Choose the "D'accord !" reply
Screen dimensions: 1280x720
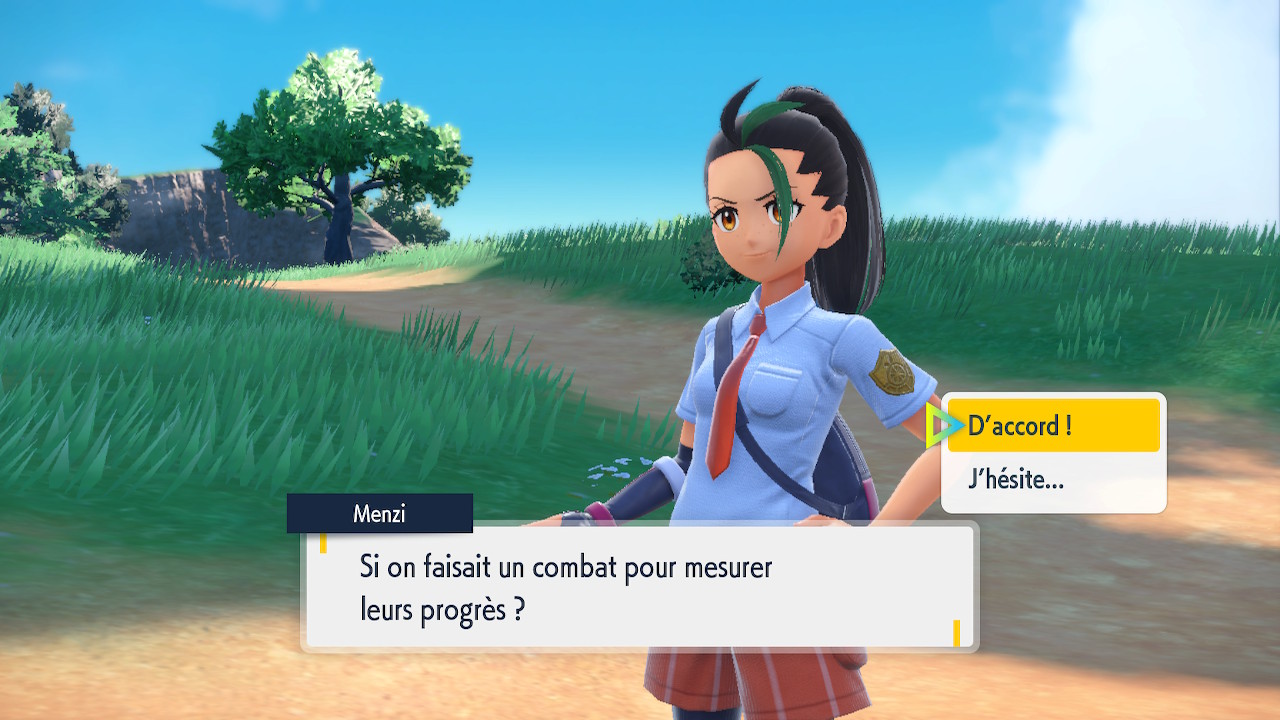(x=1052, y=426)
